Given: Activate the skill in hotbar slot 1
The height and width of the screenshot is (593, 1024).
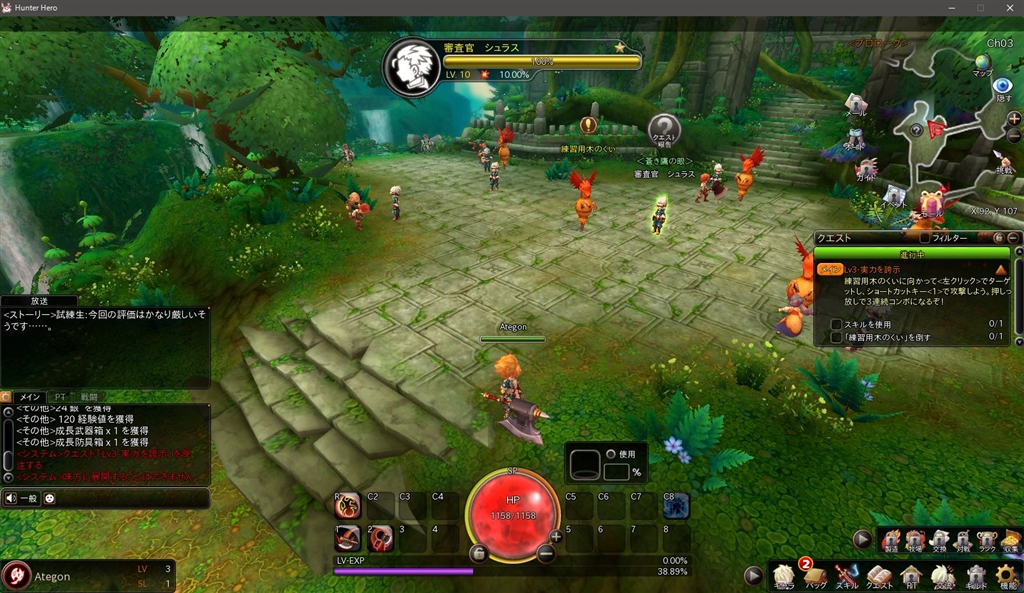Looking at the screenshot, I should pos(347,538).
